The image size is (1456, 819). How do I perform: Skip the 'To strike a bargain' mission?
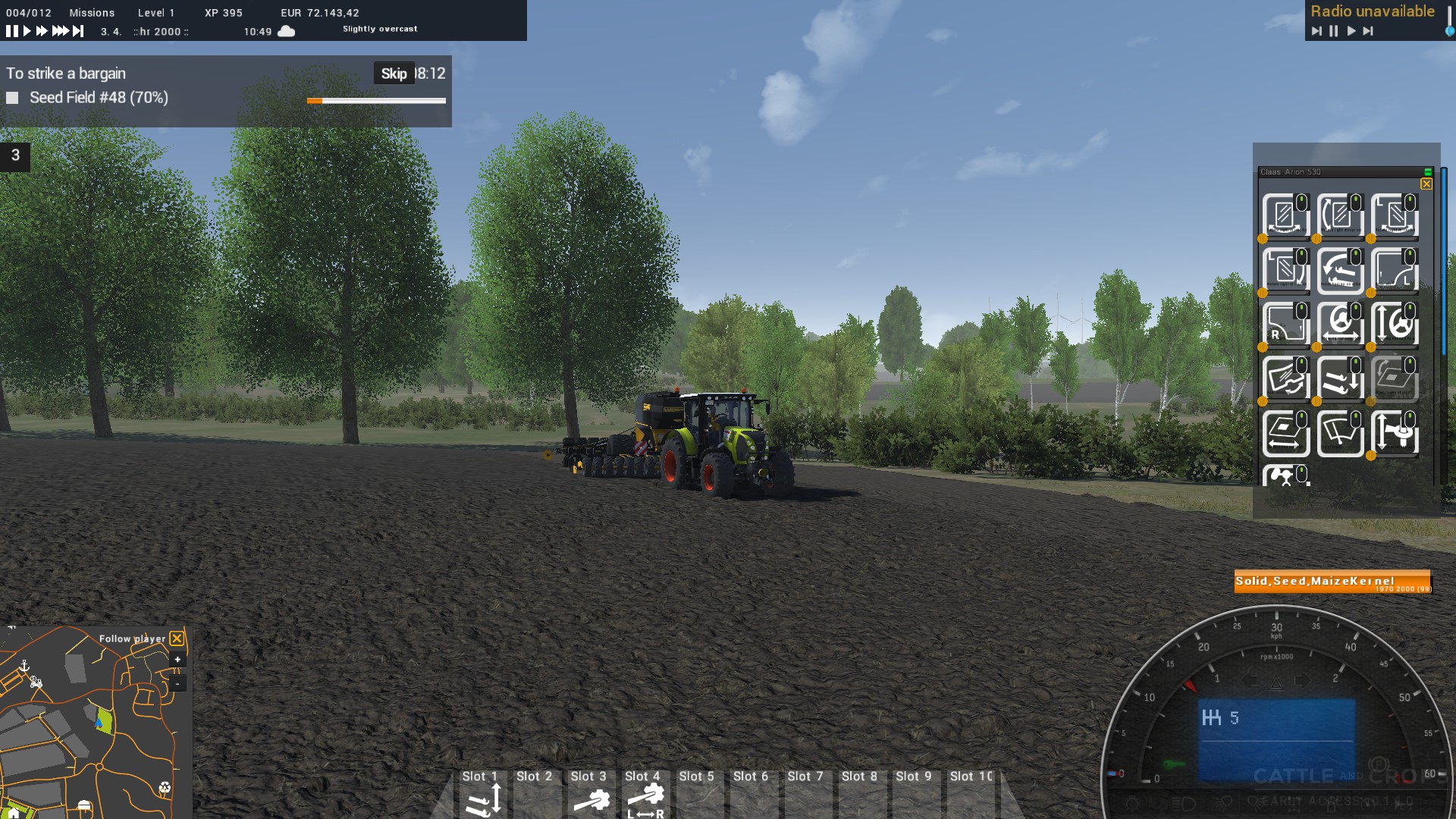pos(394,74)
